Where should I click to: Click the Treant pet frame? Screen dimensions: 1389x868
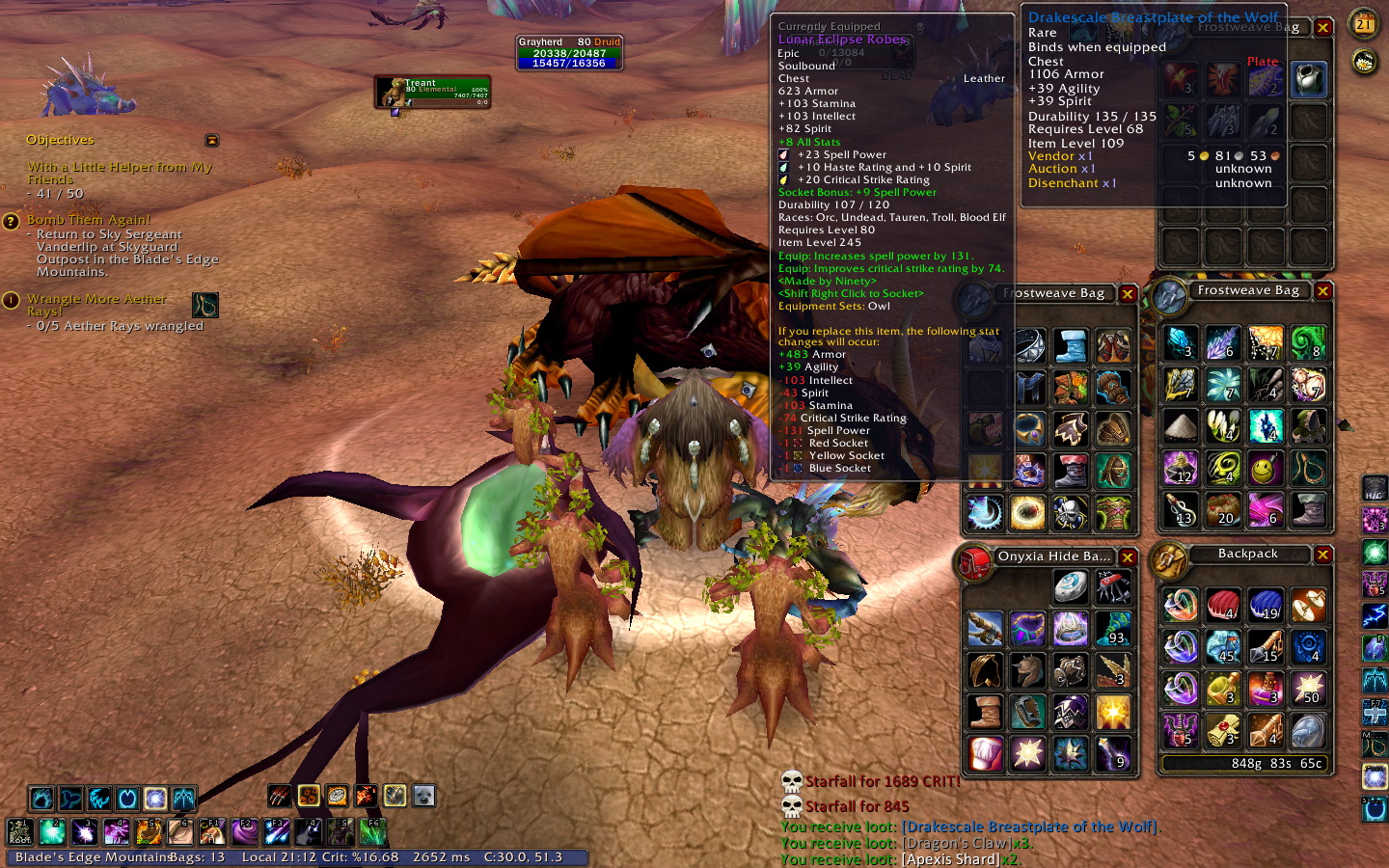433,93
